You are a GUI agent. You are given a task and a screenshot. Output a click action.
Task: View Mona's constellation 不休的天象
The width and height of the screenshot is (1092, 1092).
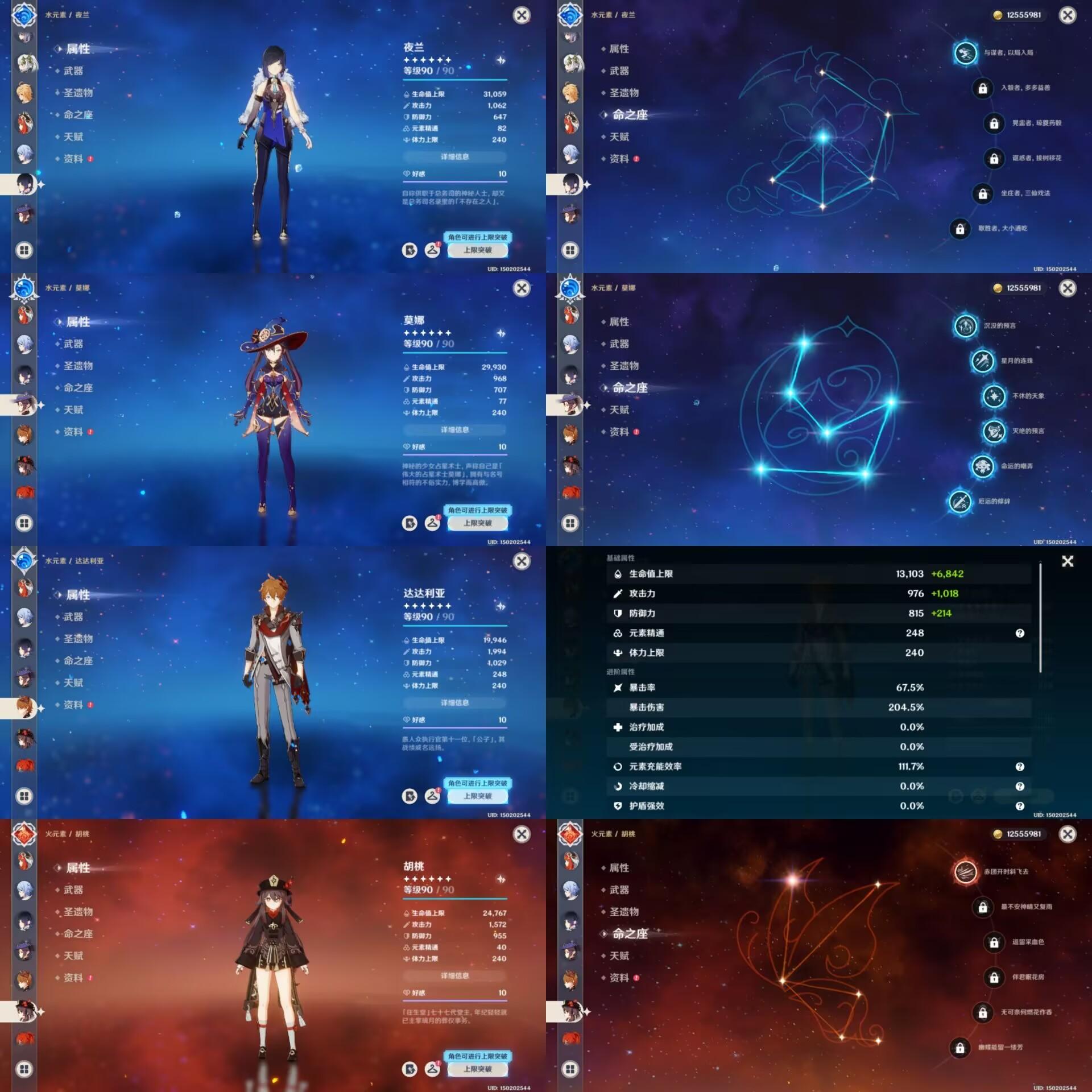[x=994, y=396]
